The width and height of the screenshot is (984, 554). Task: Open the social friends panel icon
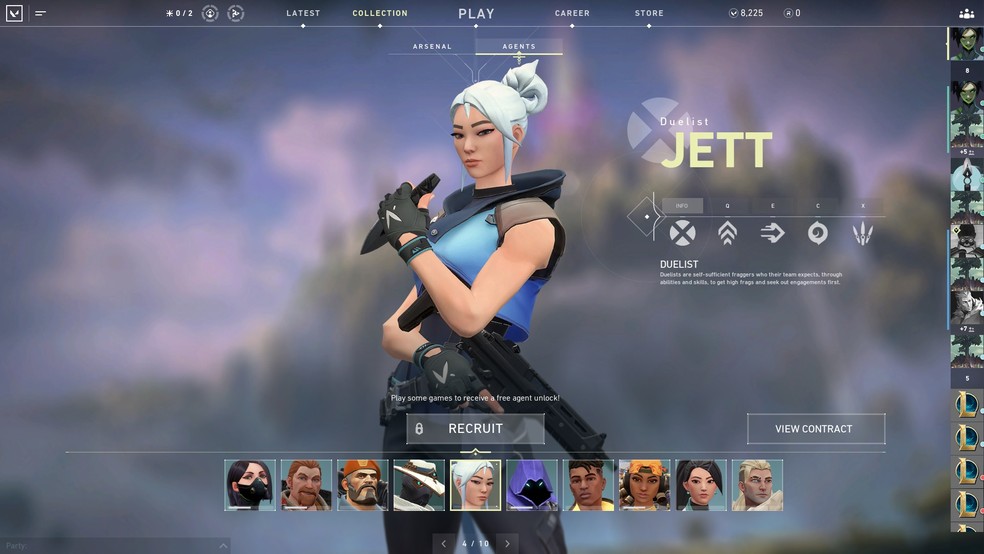click(966, 14)
